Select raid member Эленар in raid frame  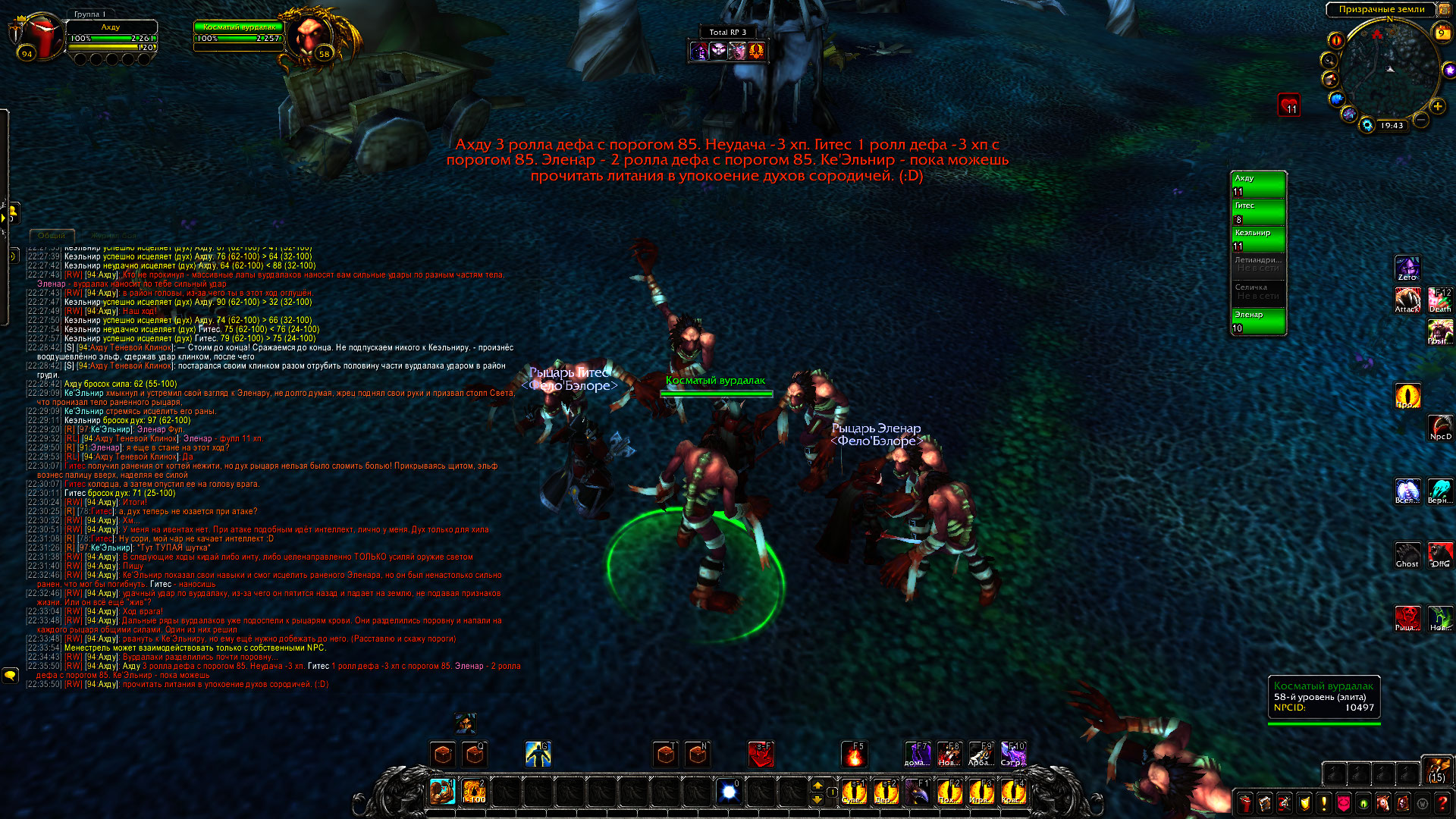click(1258, 321)
